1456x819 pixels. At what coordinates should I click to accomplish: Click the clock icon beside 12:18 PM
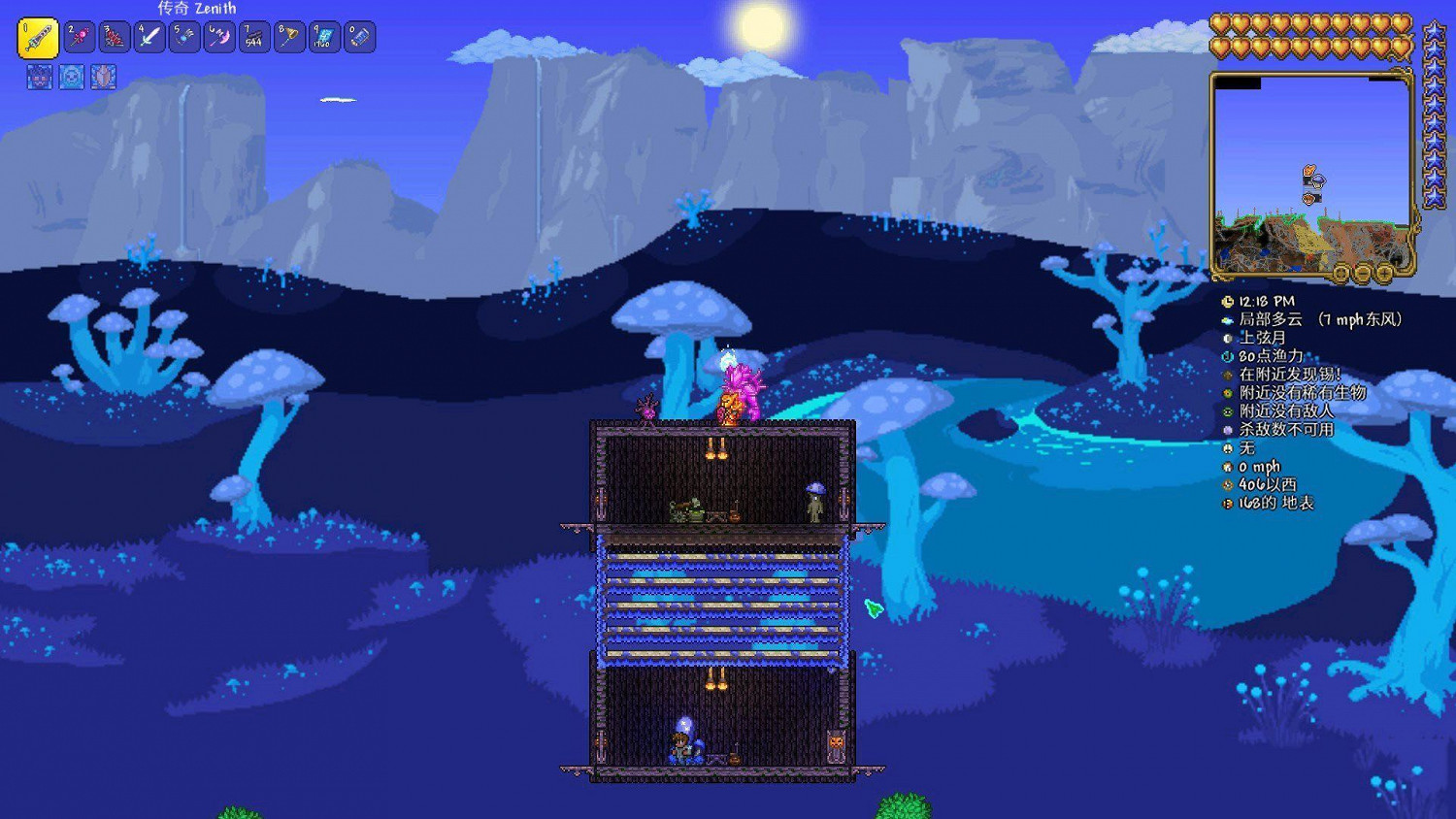[x=1228, y=302]
